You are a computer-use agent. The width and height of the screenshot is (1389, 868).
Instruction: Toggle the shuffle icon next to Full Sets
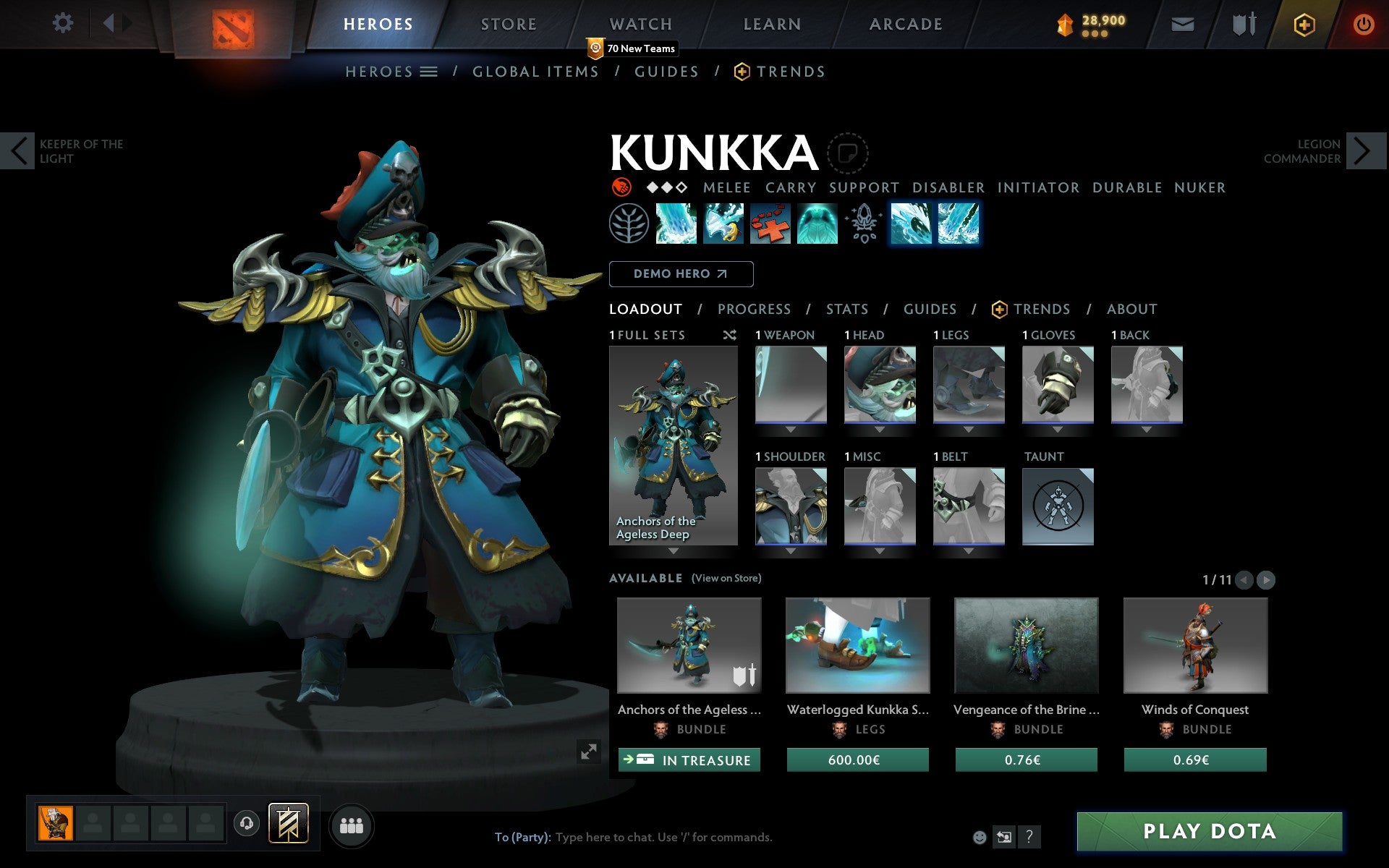tap(729, 336)
